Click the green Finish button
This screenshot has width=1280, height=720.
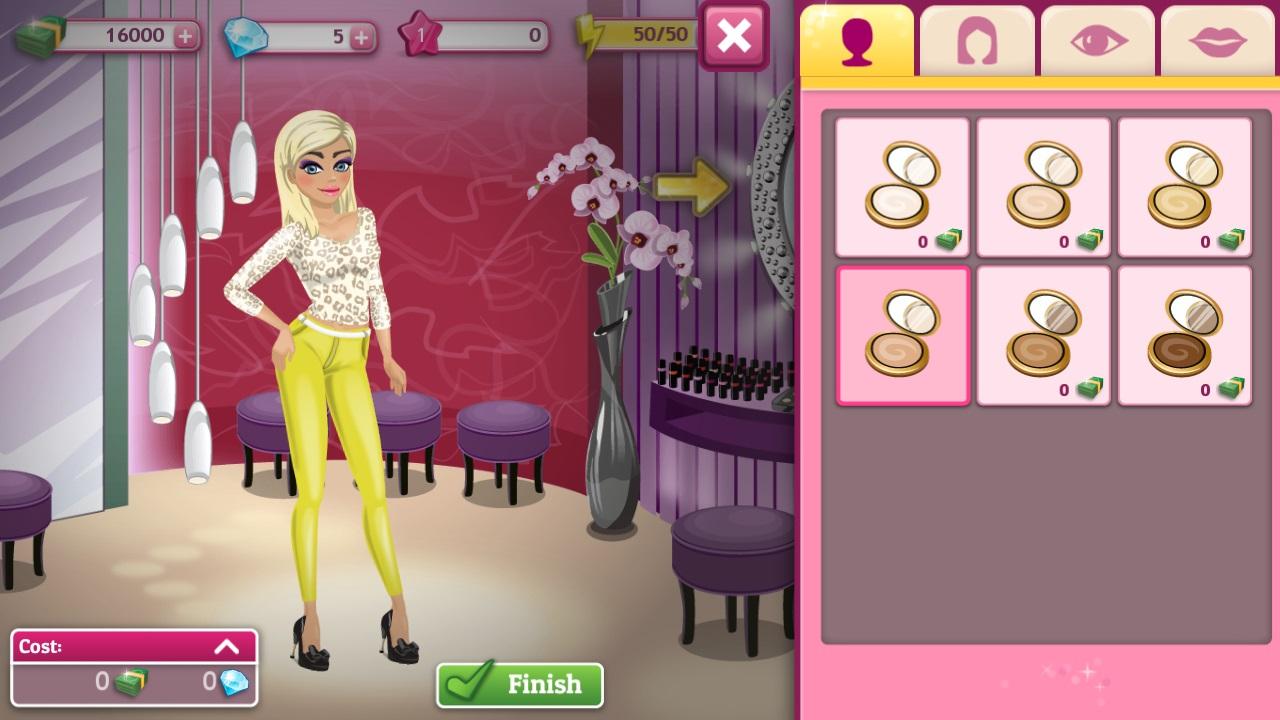tap(519, 685)
